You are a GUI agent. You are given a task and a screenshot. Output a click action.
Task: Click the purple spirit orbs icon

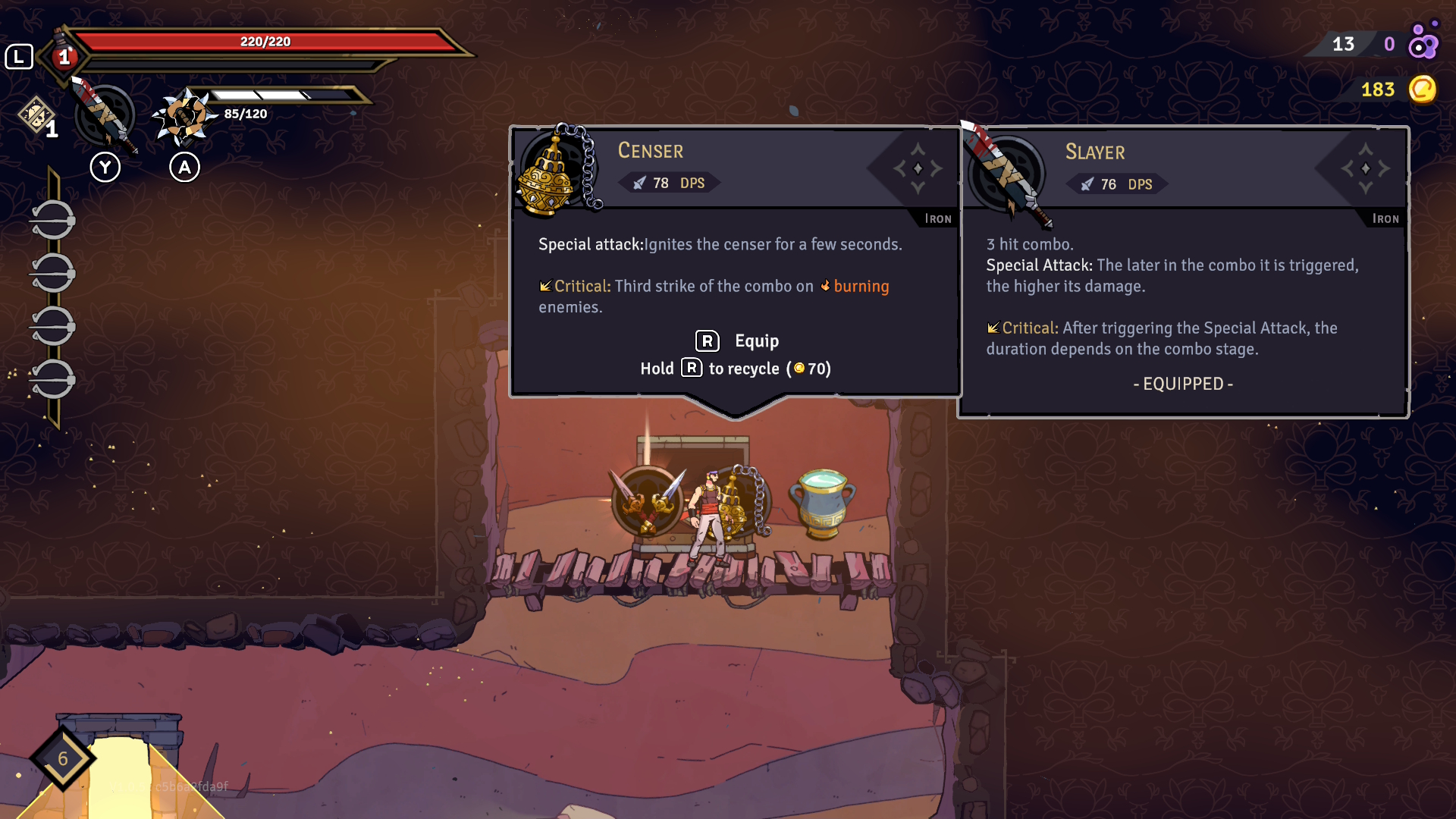coord(1423,44)
